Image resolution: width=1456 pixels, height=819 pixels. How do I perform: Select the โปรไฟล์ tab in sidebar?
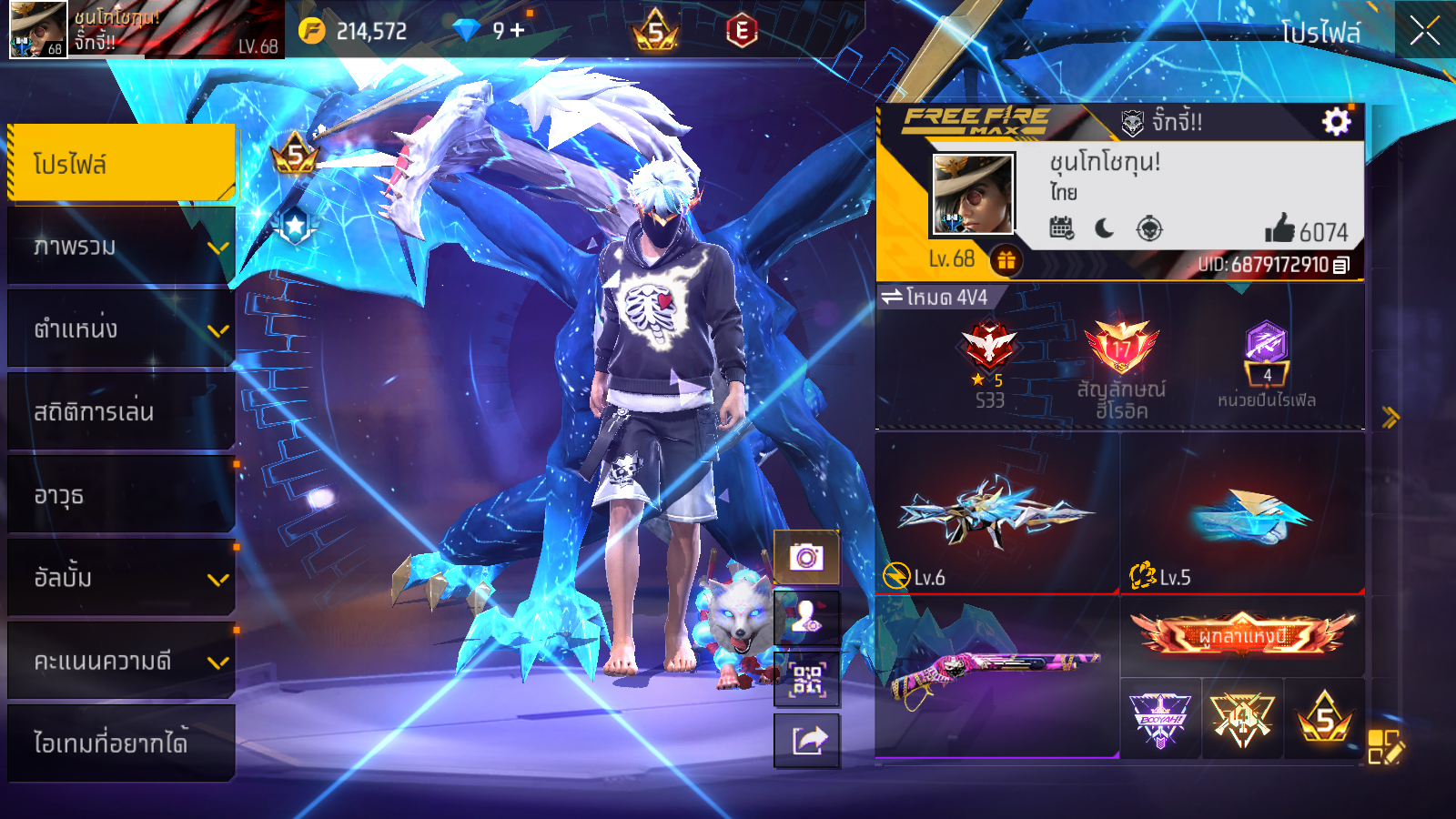pyautogui.click(x=121, y=164)
